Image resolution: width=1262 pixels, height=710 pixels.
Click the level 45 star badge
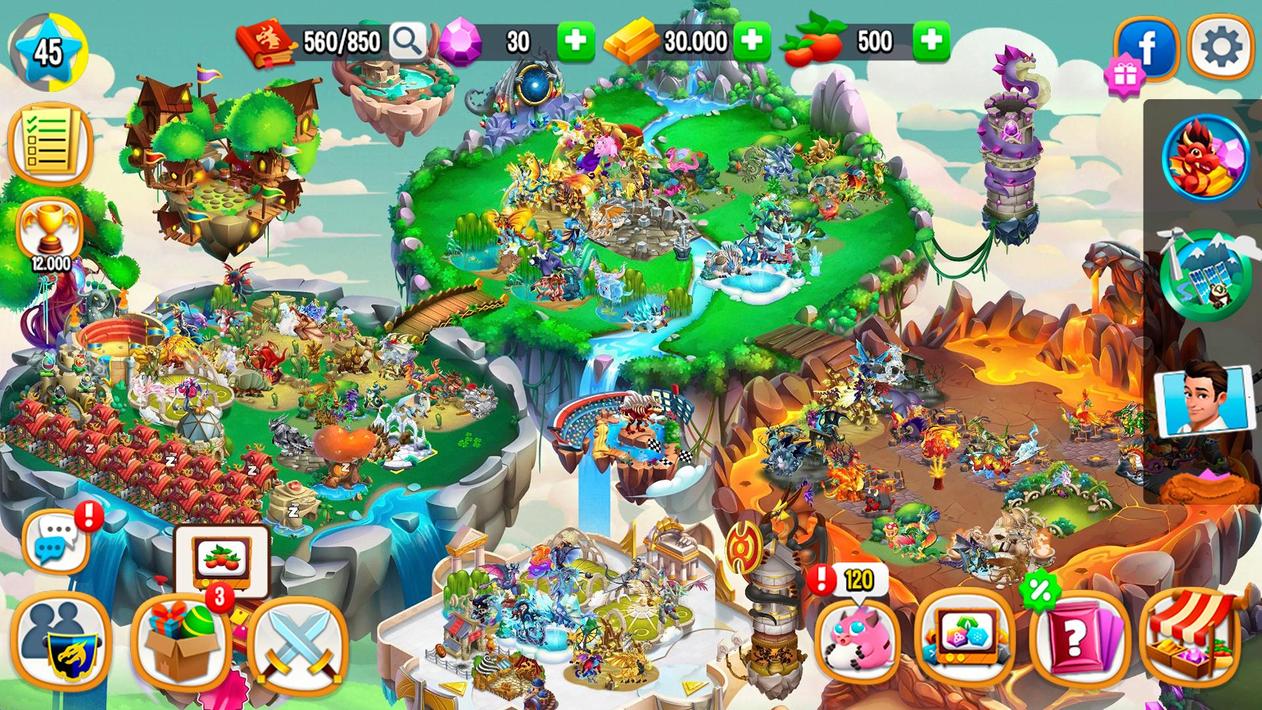(48, 50)
